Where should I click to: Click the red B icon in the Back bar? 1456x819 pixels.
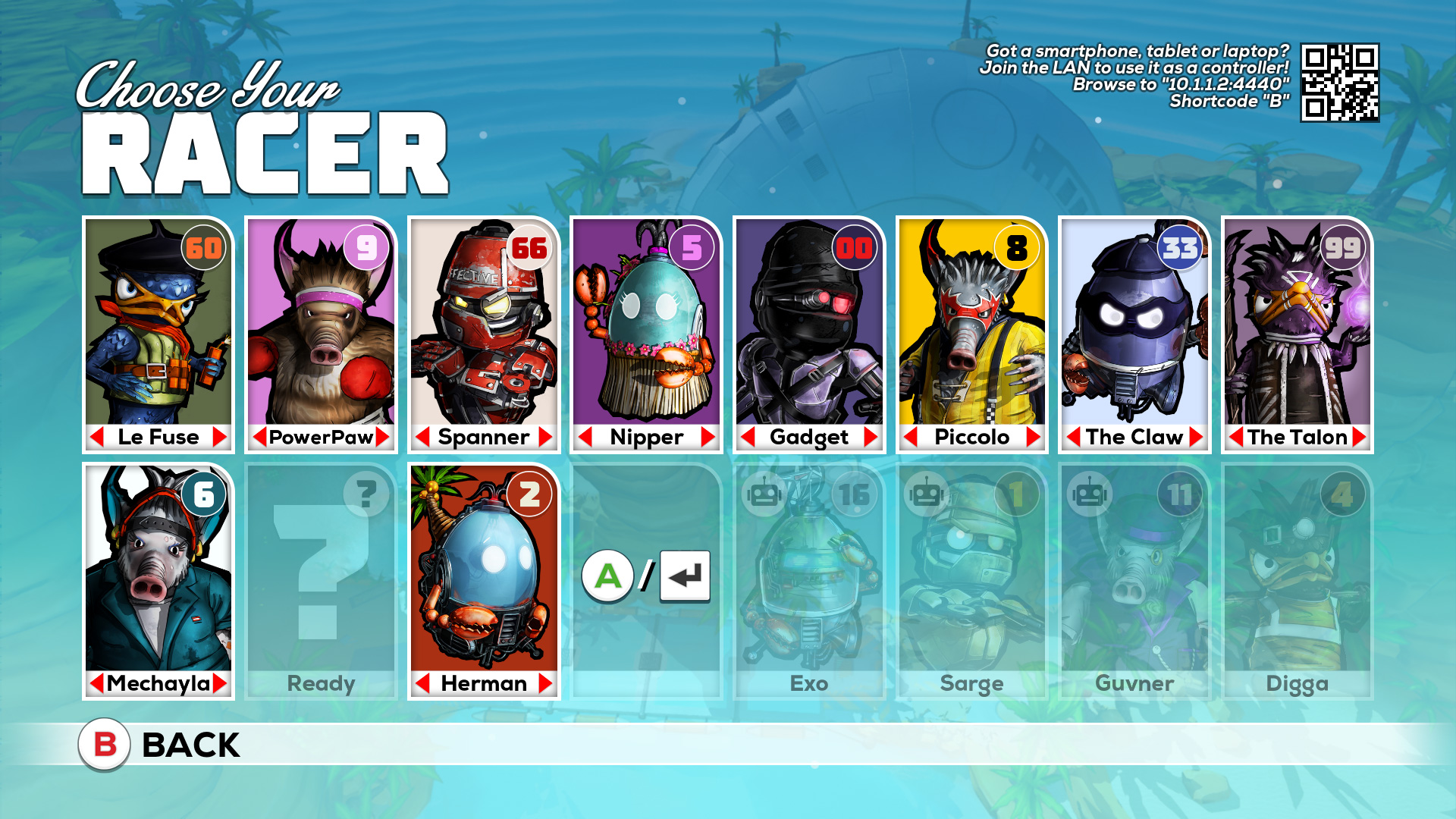105,745
